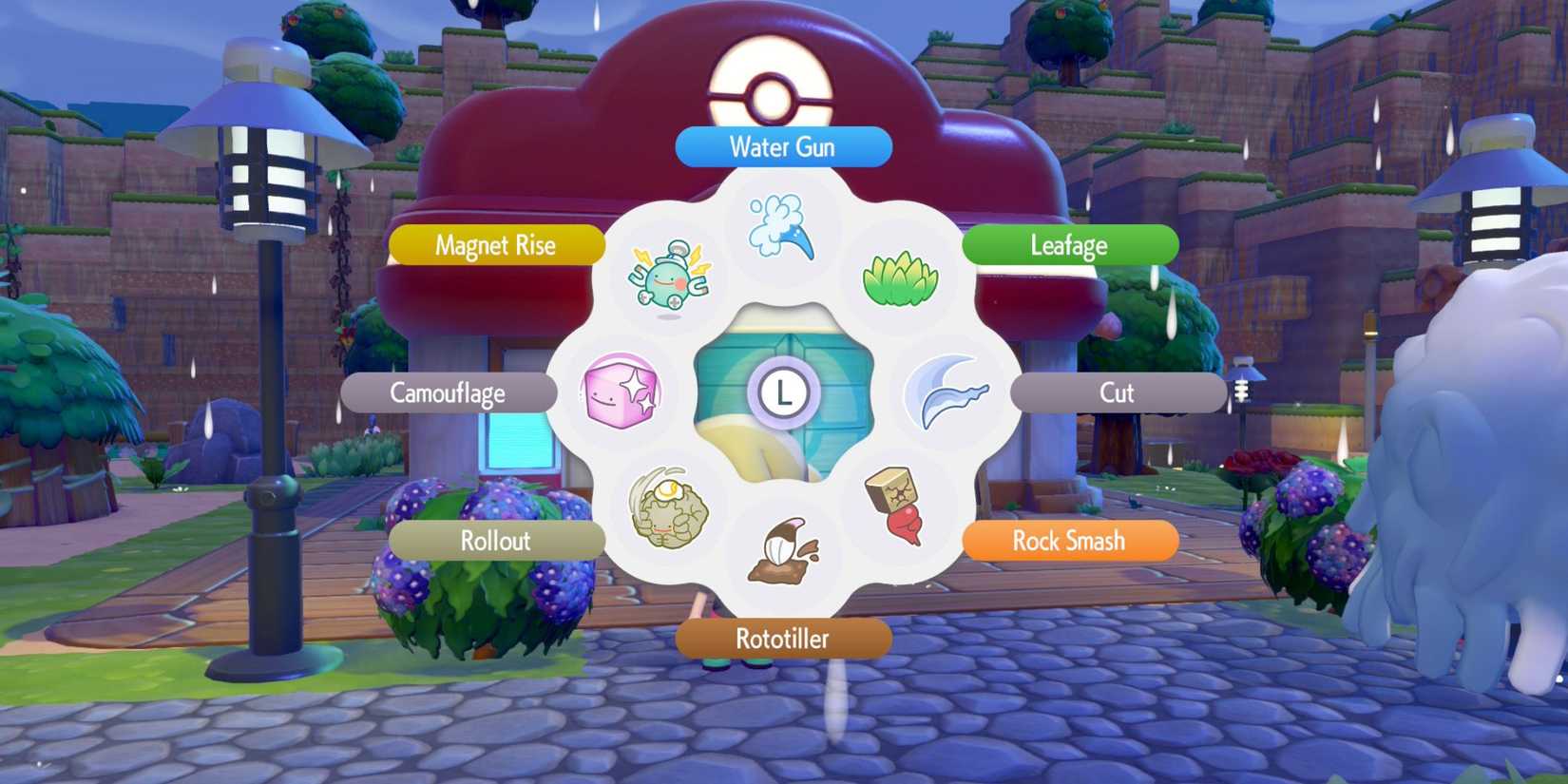Screen dimensions: 1568x784
Task: Choose the Rollout rolling boulder icon
Action: click(x=668, y=507)
